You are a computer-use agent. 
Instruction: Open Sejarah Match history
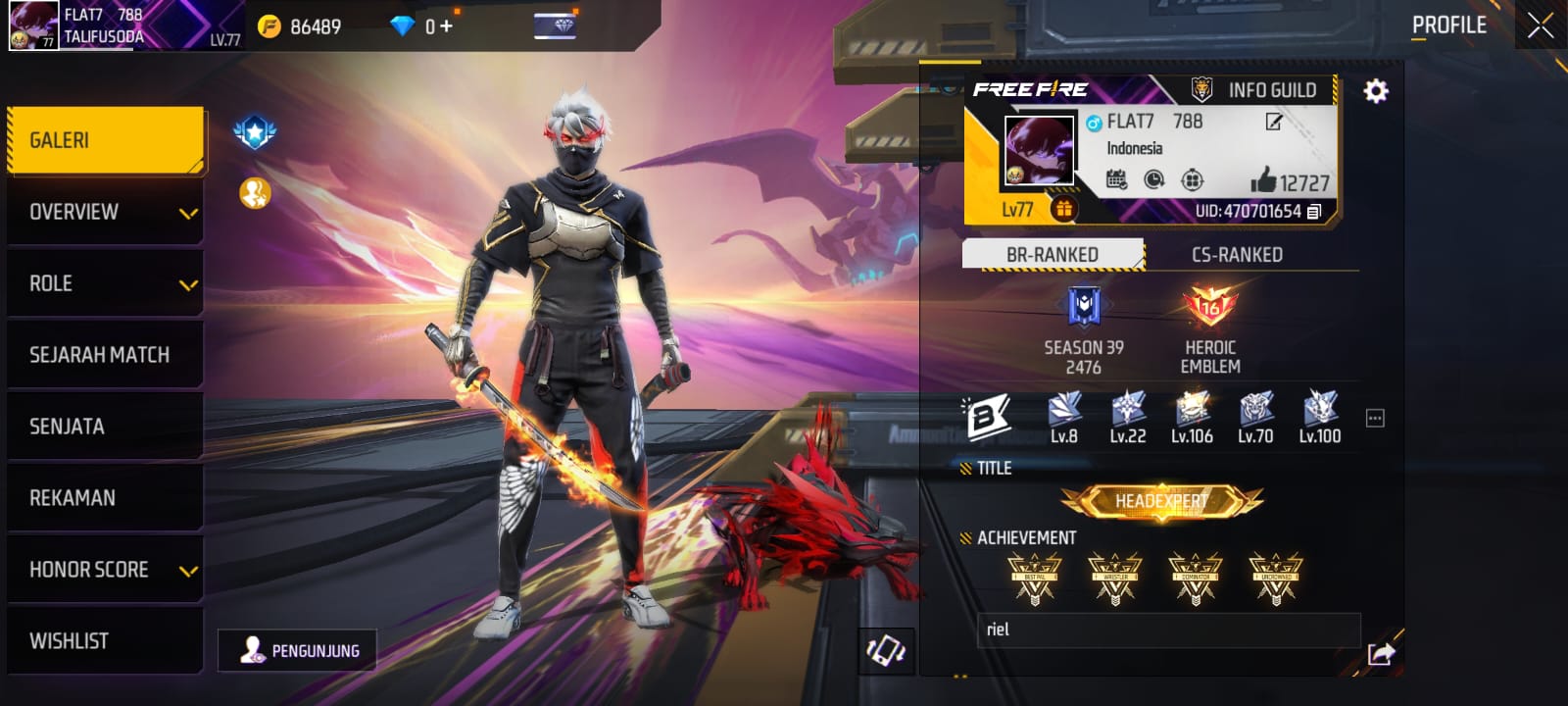pyautogui.click(x=106, y=355)
